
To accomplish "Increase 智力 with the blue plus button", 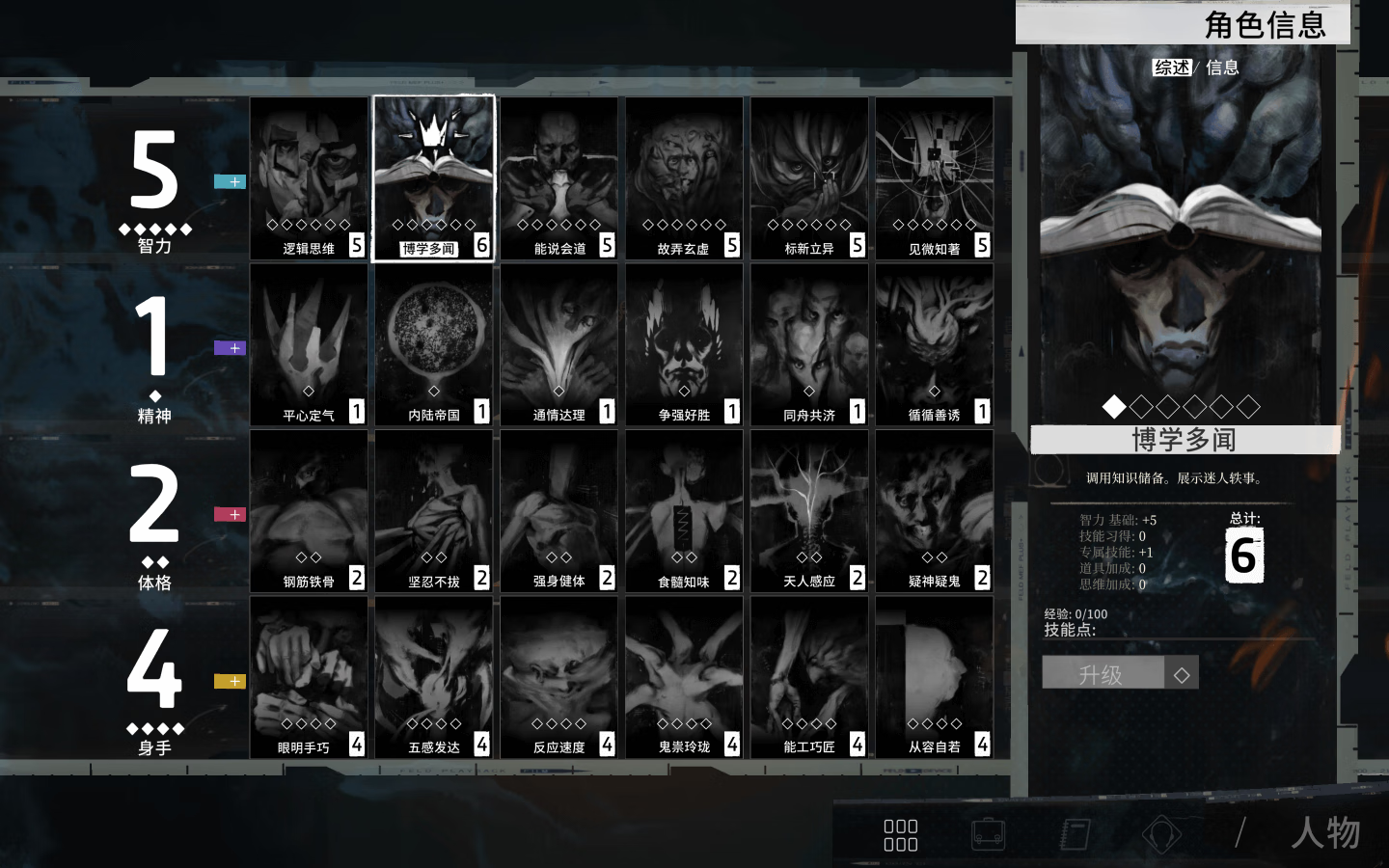I will pos(230,181).
